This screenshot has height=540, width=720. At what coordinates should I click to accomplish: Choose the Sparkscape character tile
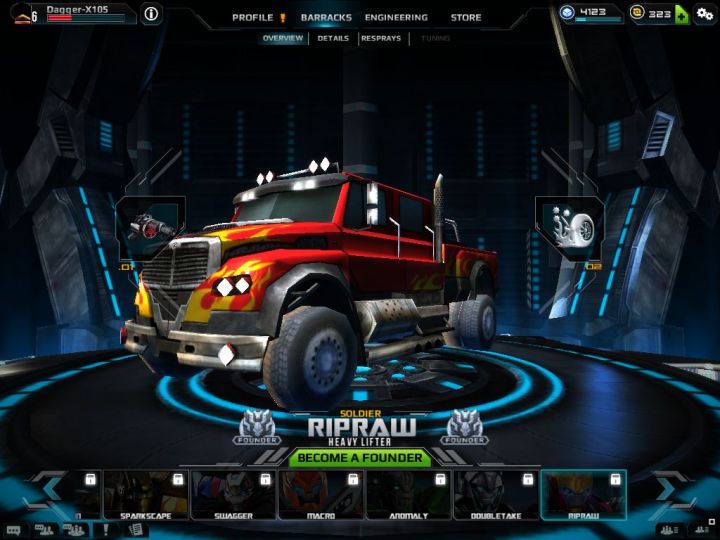click(x=145, y=494)
